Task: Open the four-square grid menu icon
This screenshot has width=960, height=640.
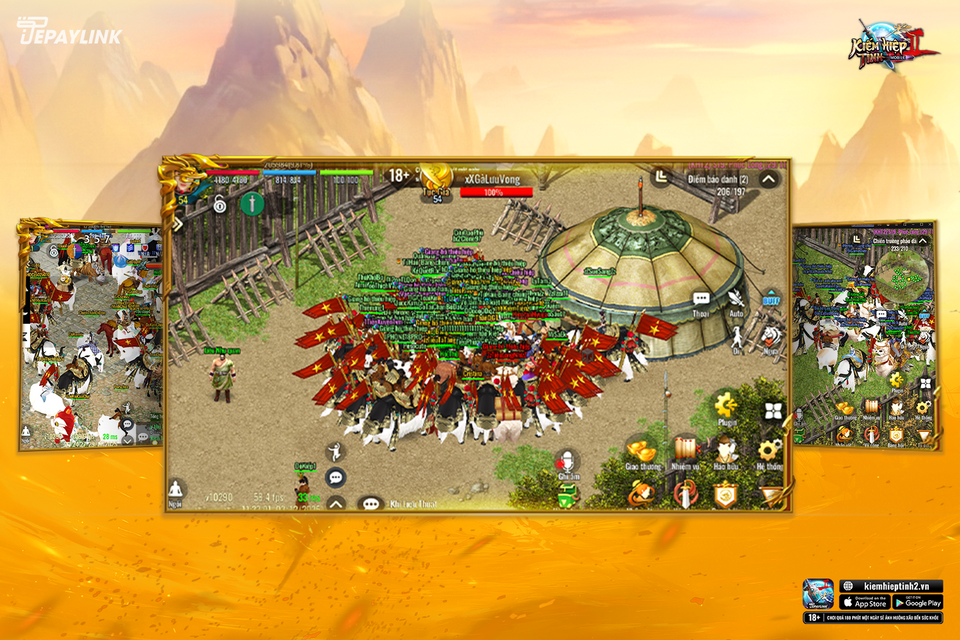Action: pyautogui.click(x=773, y=411)
